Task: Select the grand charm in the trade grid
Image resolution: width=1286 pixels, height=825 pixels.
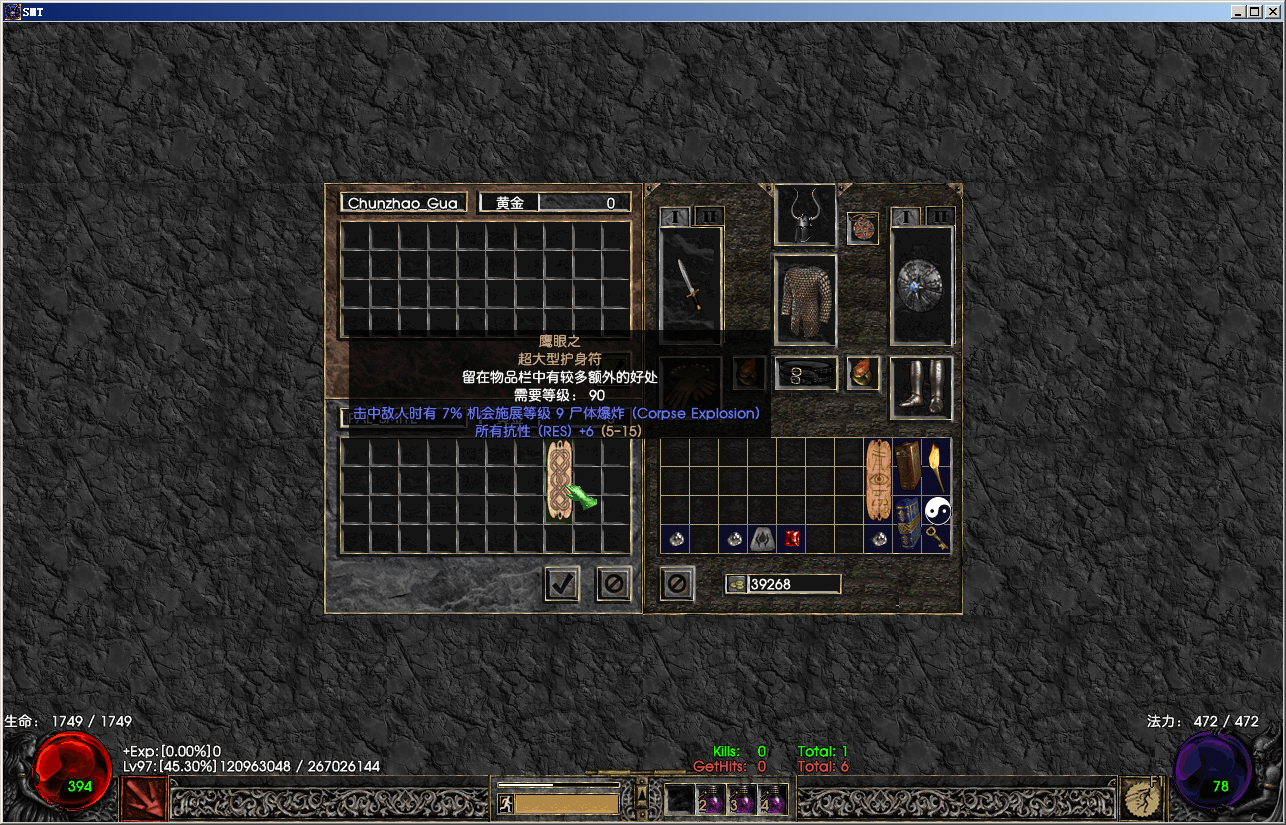Action: click(560, 480)
